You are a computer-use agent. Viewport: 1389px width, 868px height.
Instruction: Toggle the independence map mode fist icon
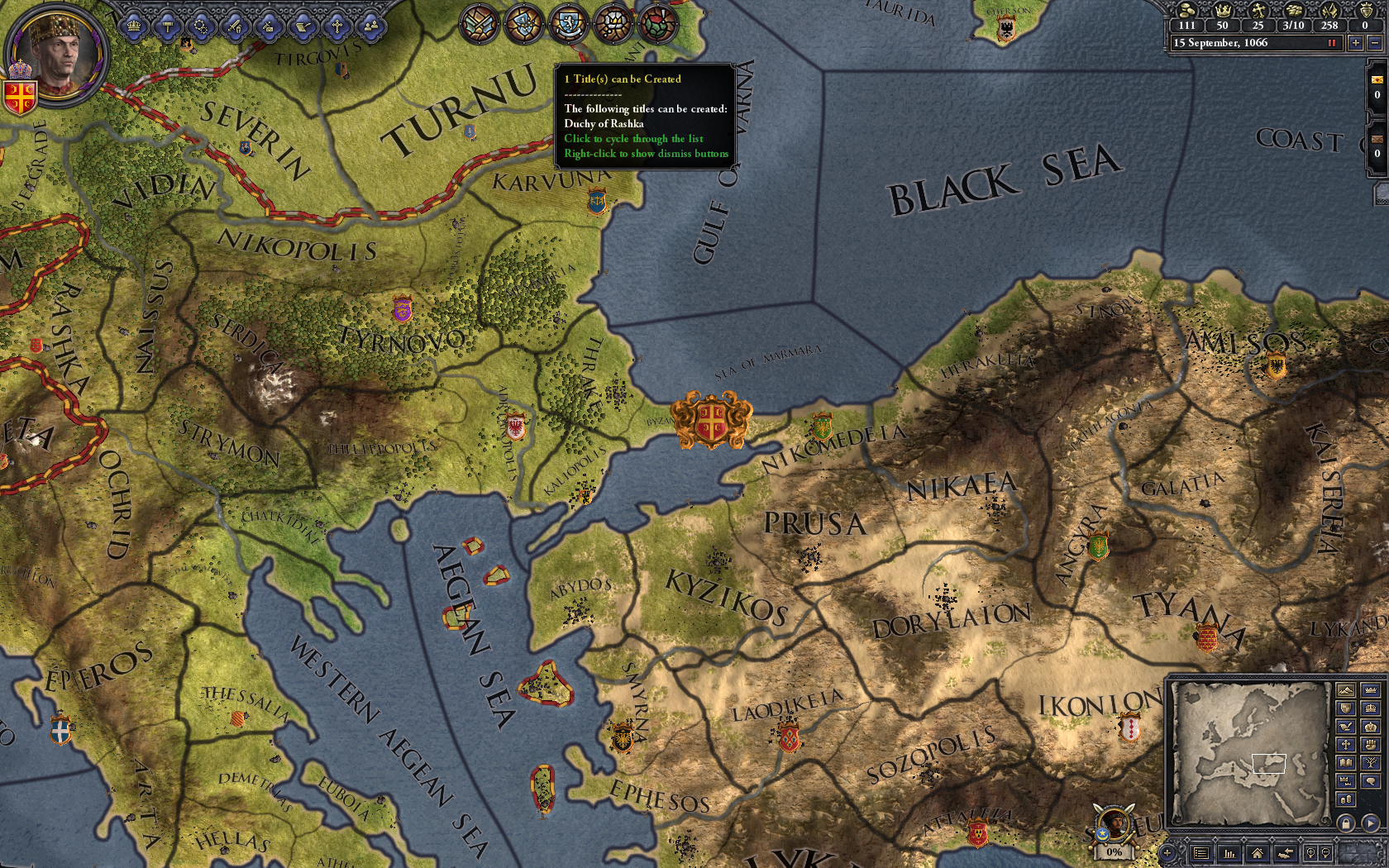coord(1372,746)
